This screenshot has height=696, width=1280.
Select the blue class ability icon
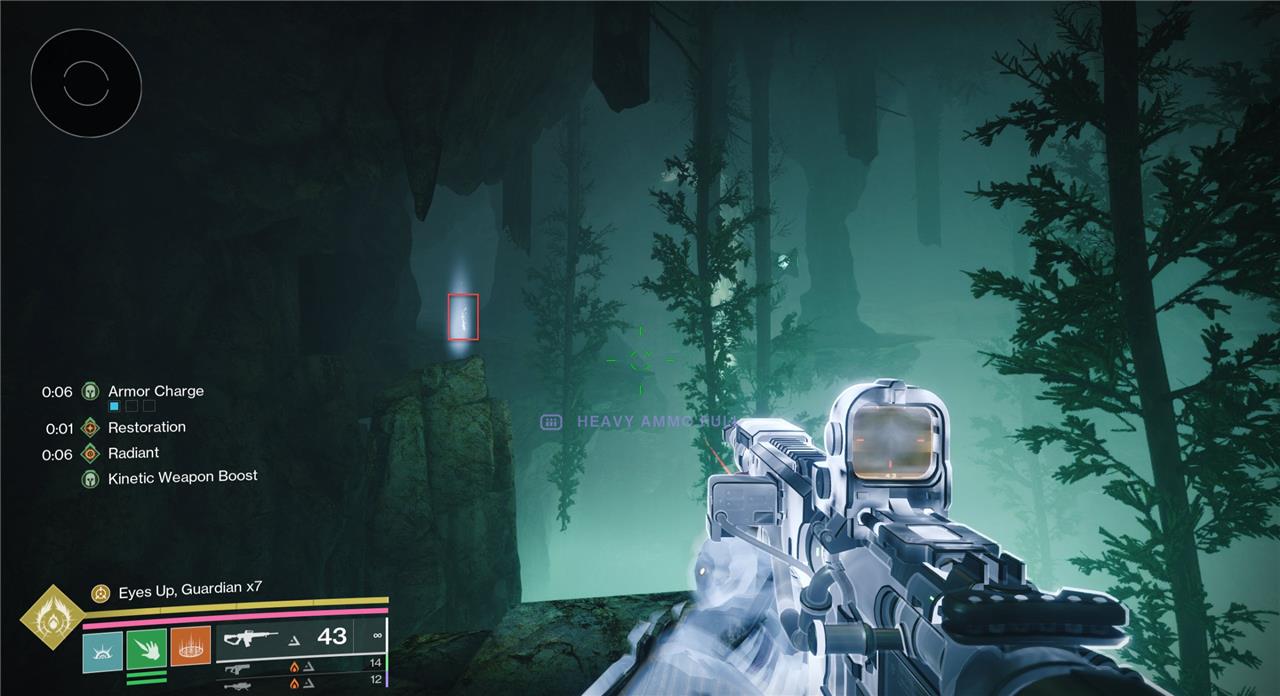coord(103,650)
